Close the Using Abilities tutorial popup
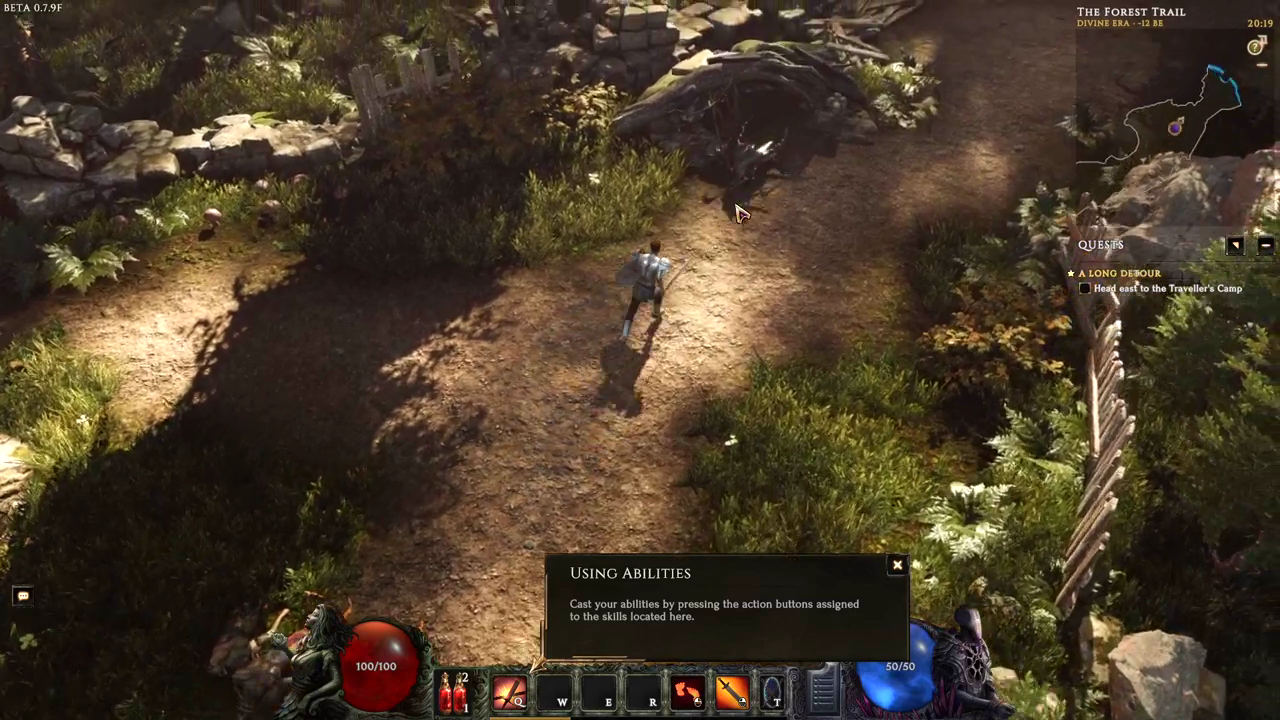This screenshot has height=720, width=1280. point(897,566)
